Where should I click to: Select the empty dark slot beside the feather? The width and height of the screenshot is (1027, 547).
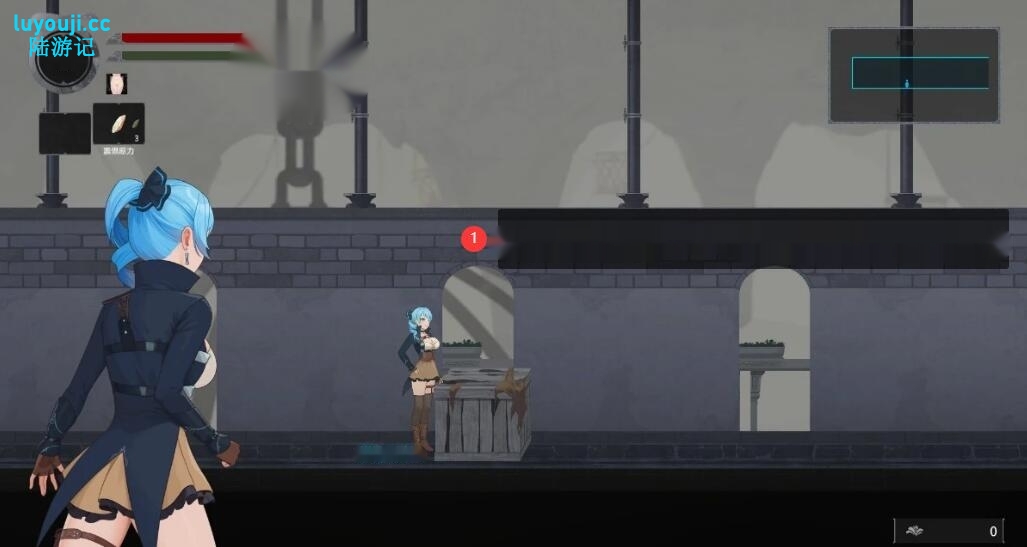[x=65, y=133]
